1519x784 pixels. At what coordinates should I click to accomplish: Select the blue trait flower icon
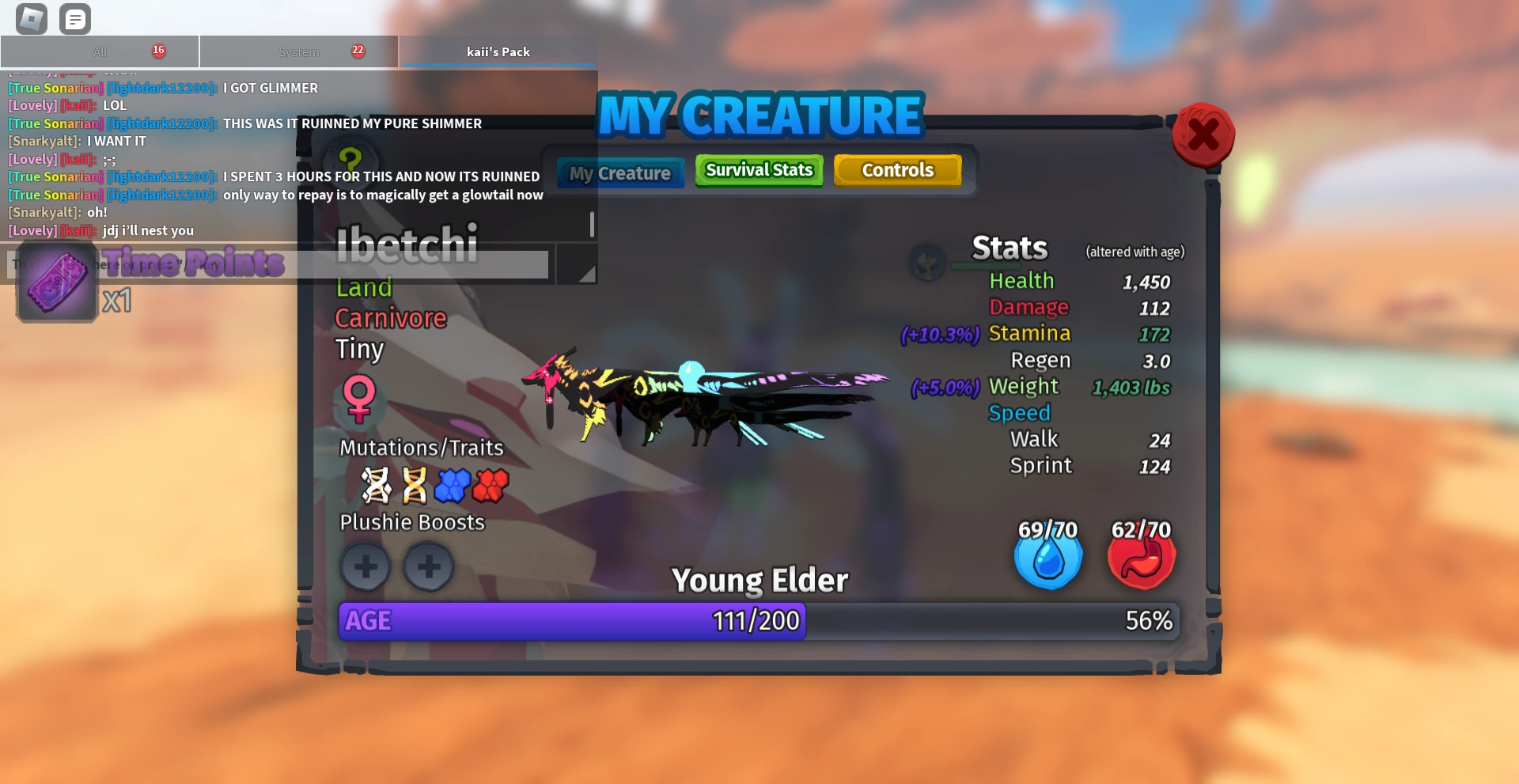tap(453, 486)
